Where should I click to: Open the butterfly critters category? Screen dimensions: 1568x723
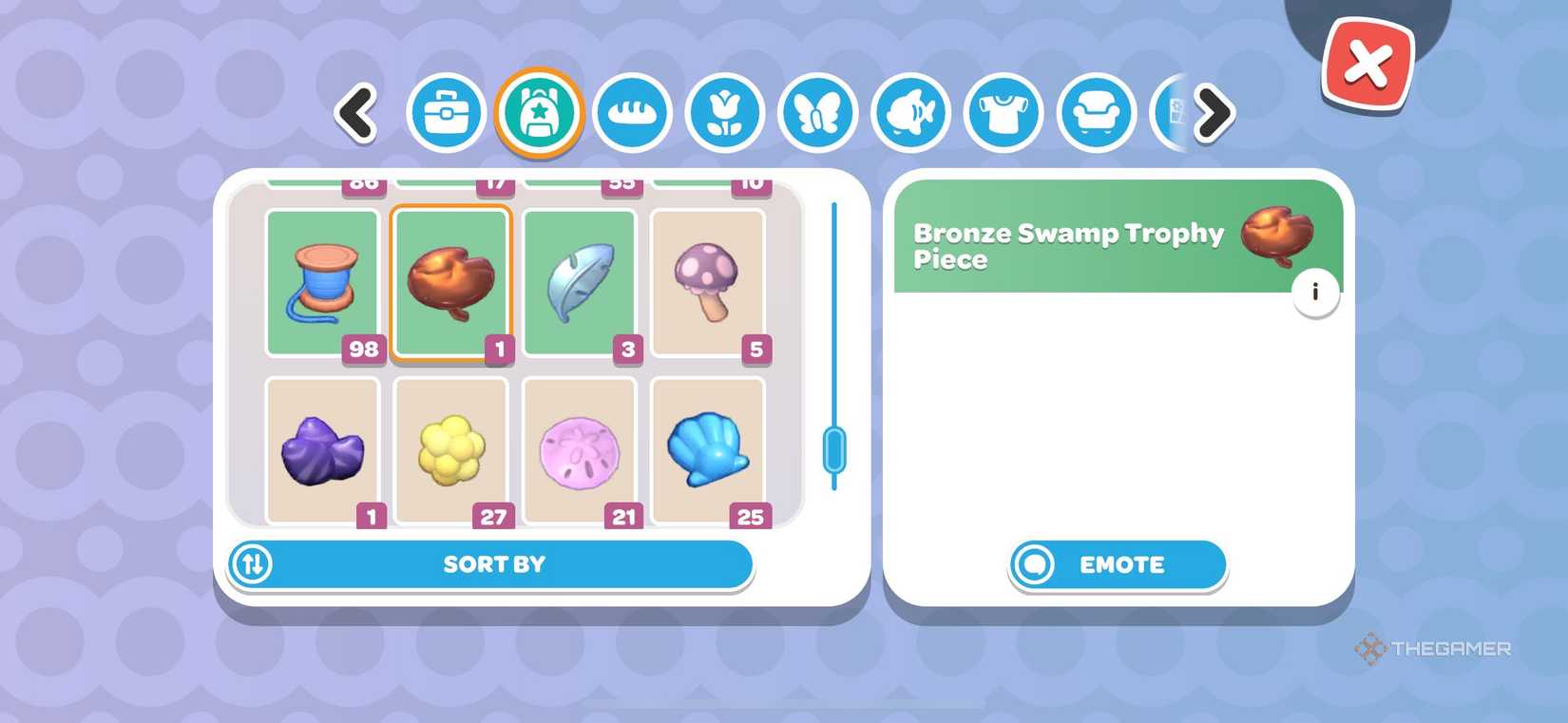[x=817, y=112]
